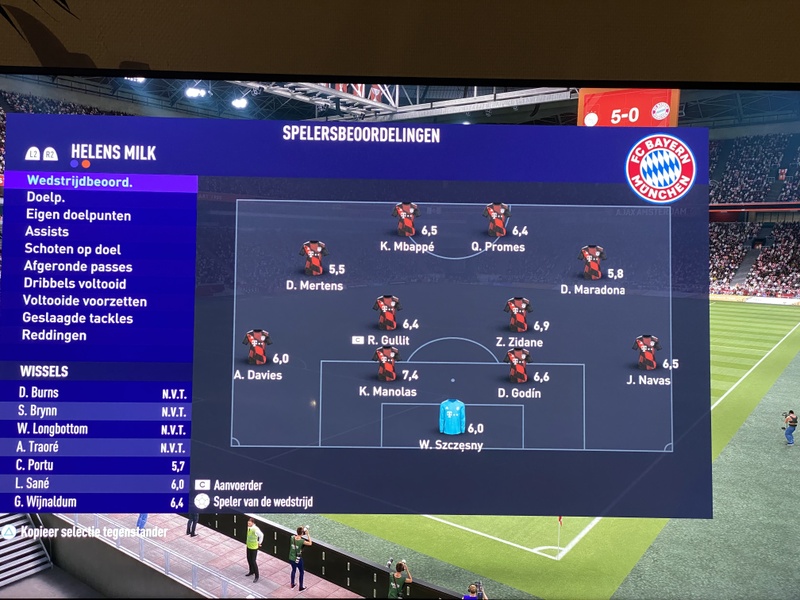
Task: Pick substitute C. Portu from the list
Action: (98, 466)
